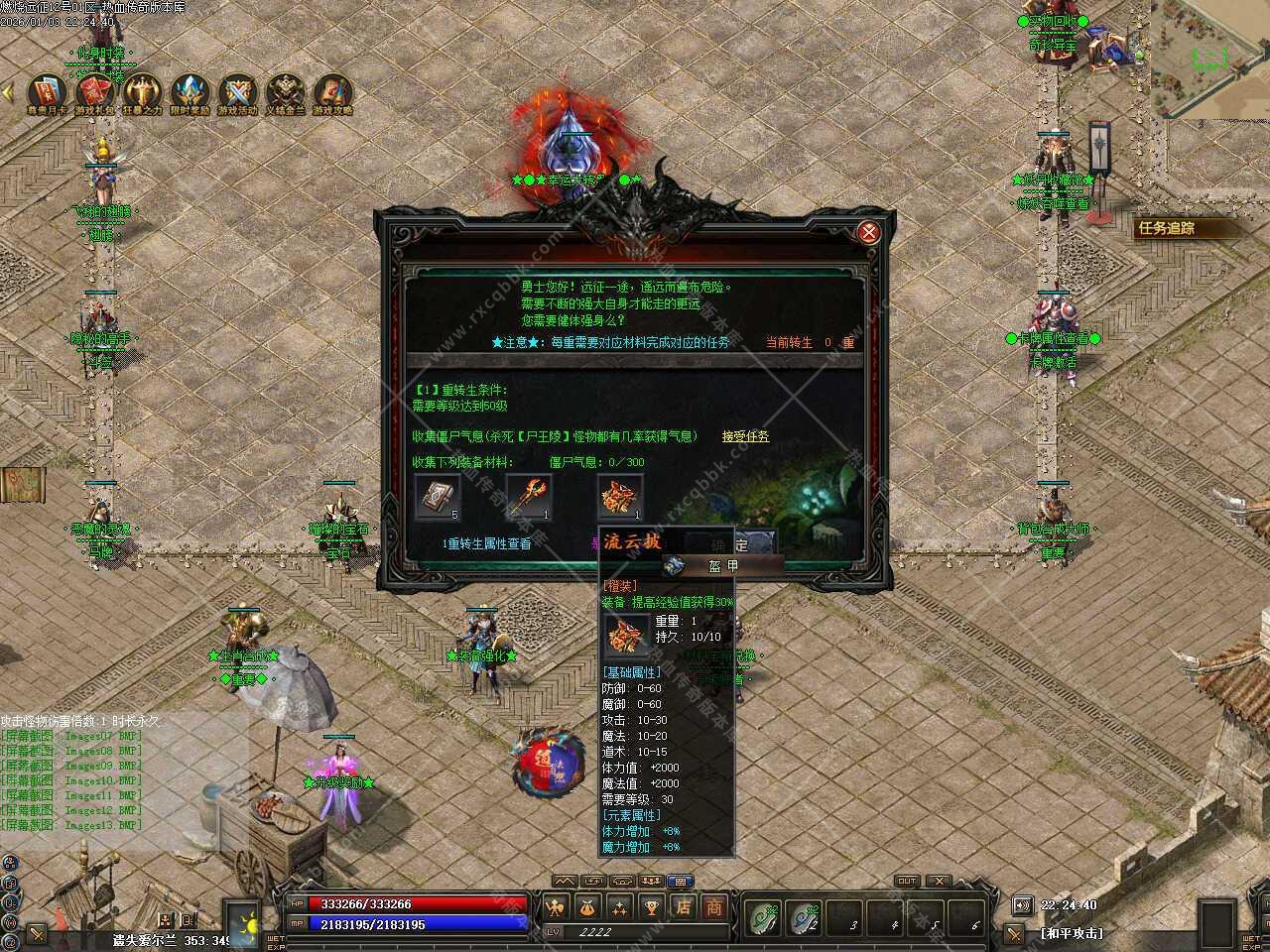1270x952 pixels.
Task: Open the 尊贵月卡 monthly card icon
Action: pos(47,93)
